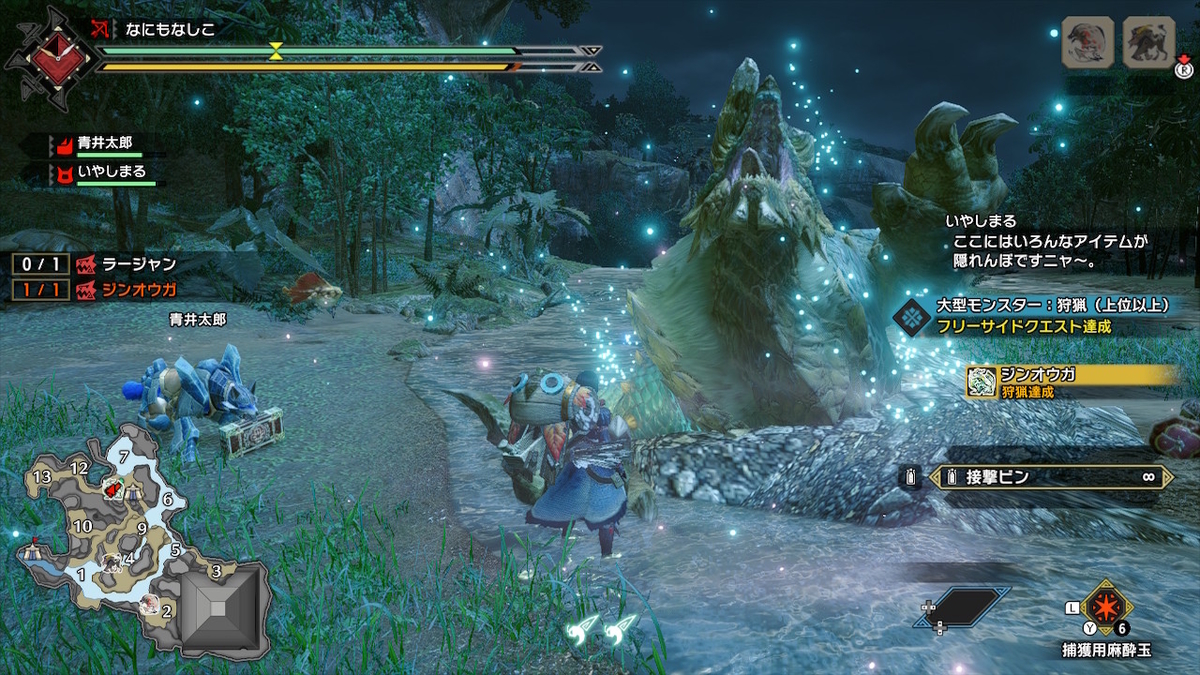Click the ジンオウガ quest objective row
The image size is (1200, 675).
[96, 290]
